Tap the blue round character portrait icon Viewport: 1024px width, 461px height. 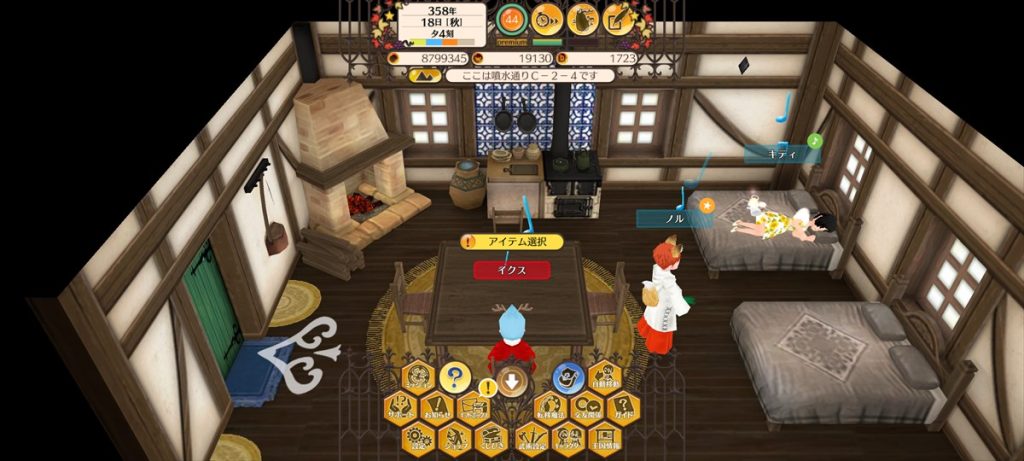pos(567,377)
